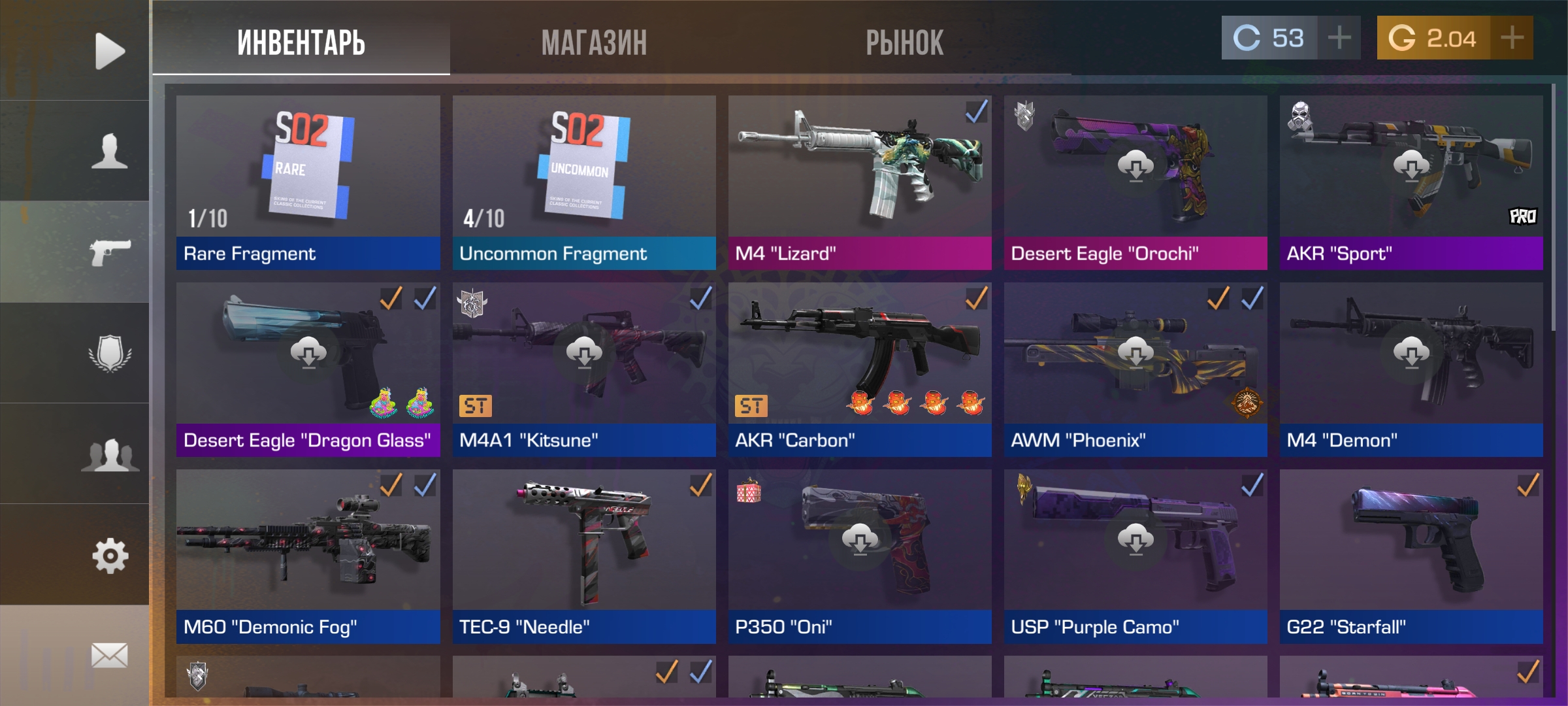Viewport: 1568px width, 706px height.
Task: Select the AWM "Phoenix" skin
Action: point(1135,369)
